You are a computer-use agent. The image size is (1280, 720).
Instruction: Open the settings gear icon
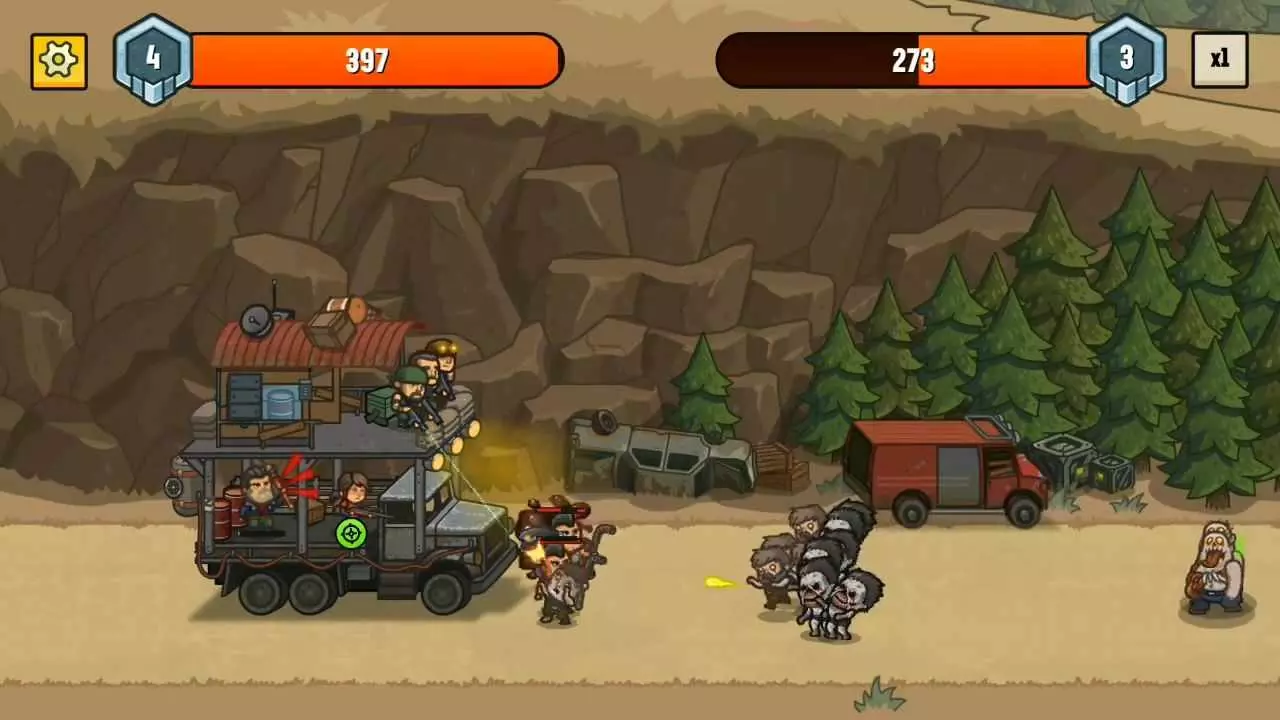pos(58,61)
